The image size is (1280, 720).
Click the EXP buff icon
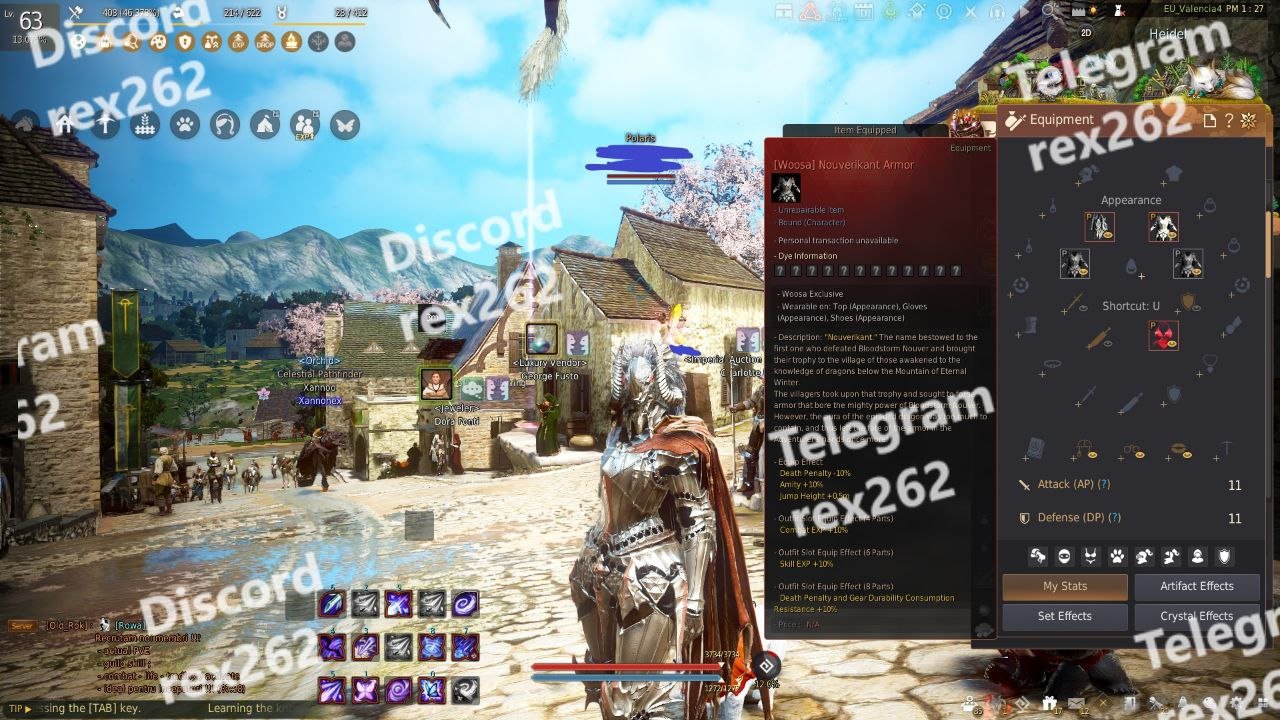pyautogui.click(x=238, y=42)
